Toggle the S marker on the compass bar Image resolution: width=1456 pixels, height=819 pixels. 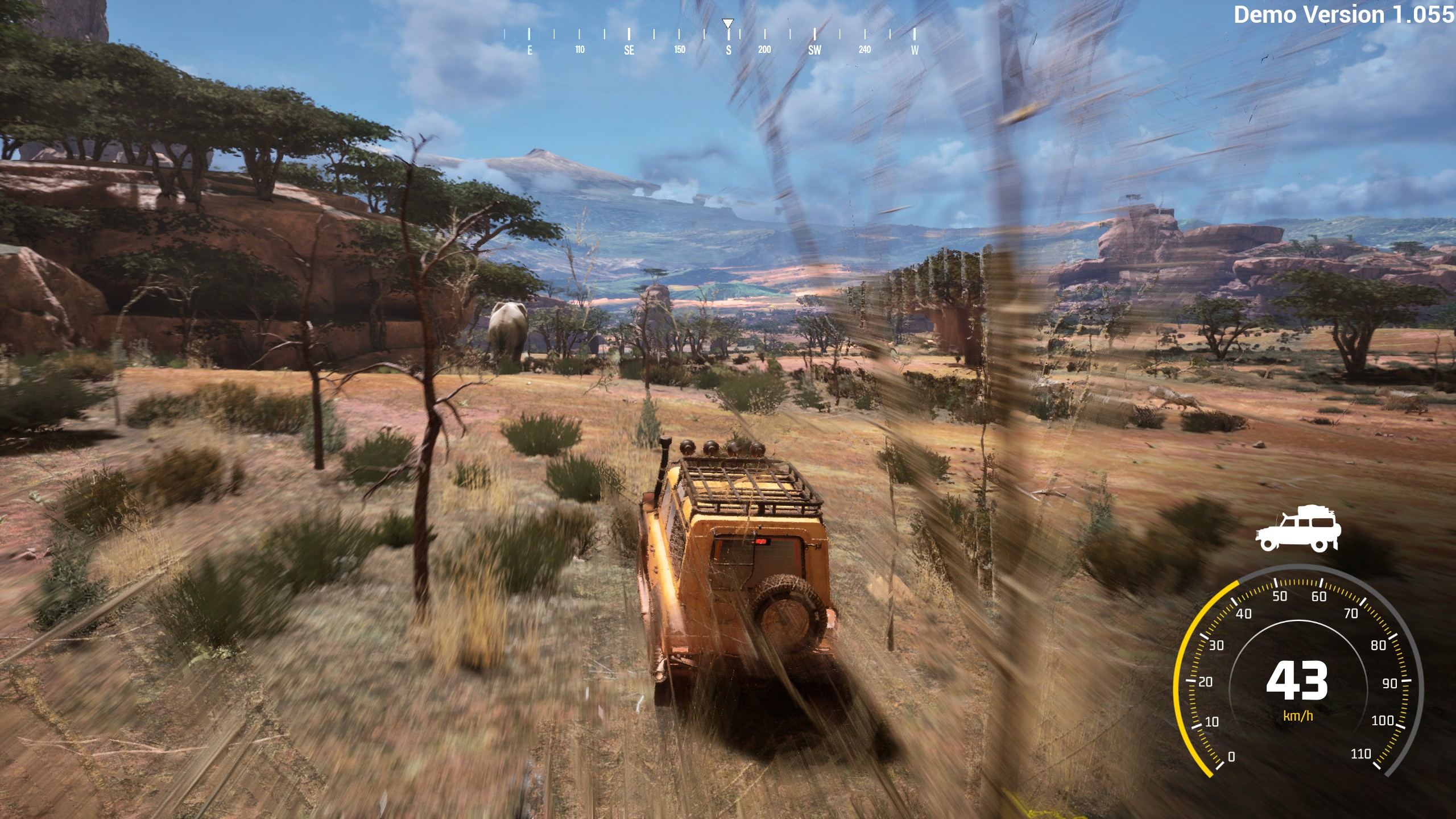(728, 50)
